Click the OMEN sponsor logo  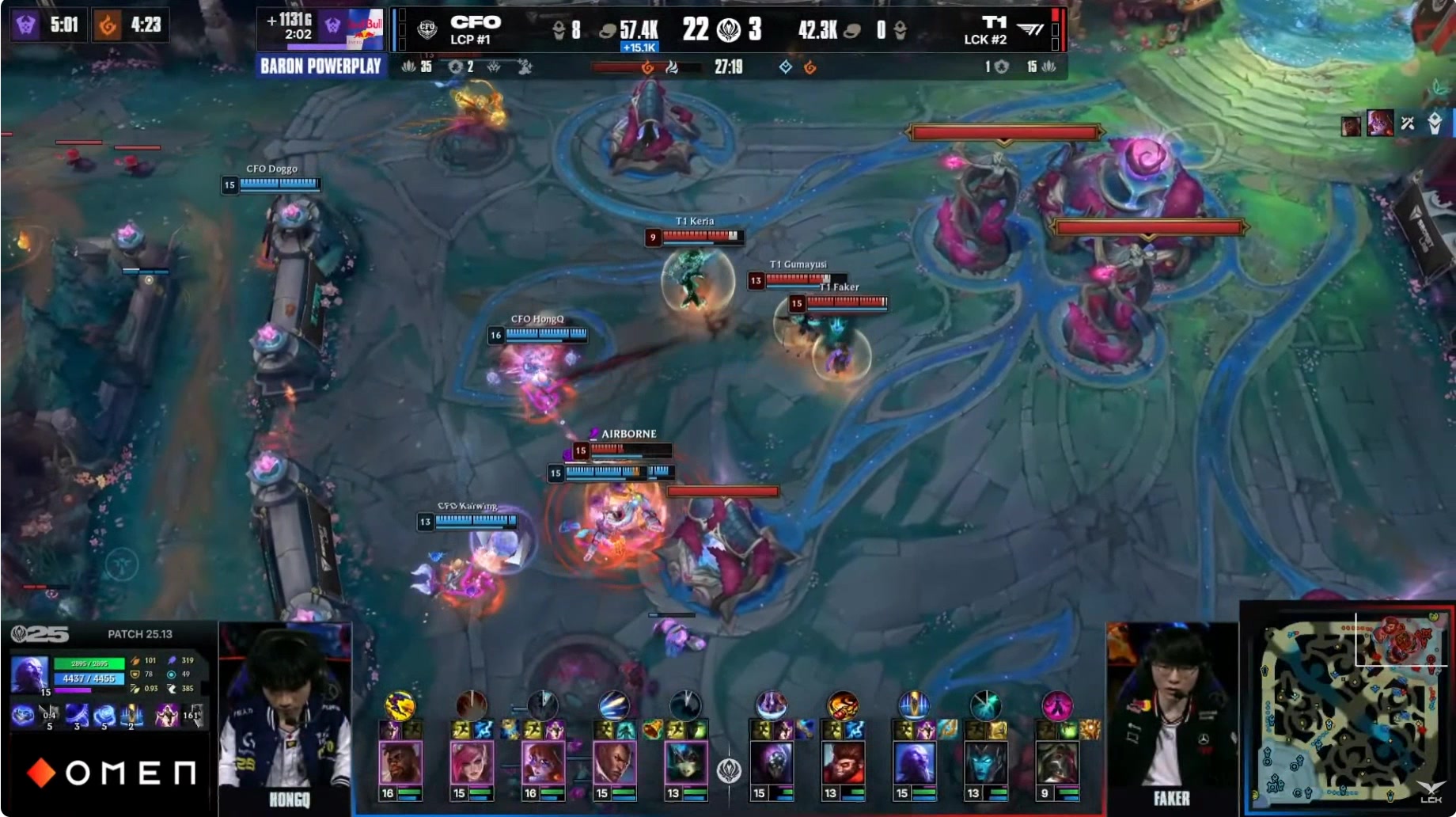point(111,773)
